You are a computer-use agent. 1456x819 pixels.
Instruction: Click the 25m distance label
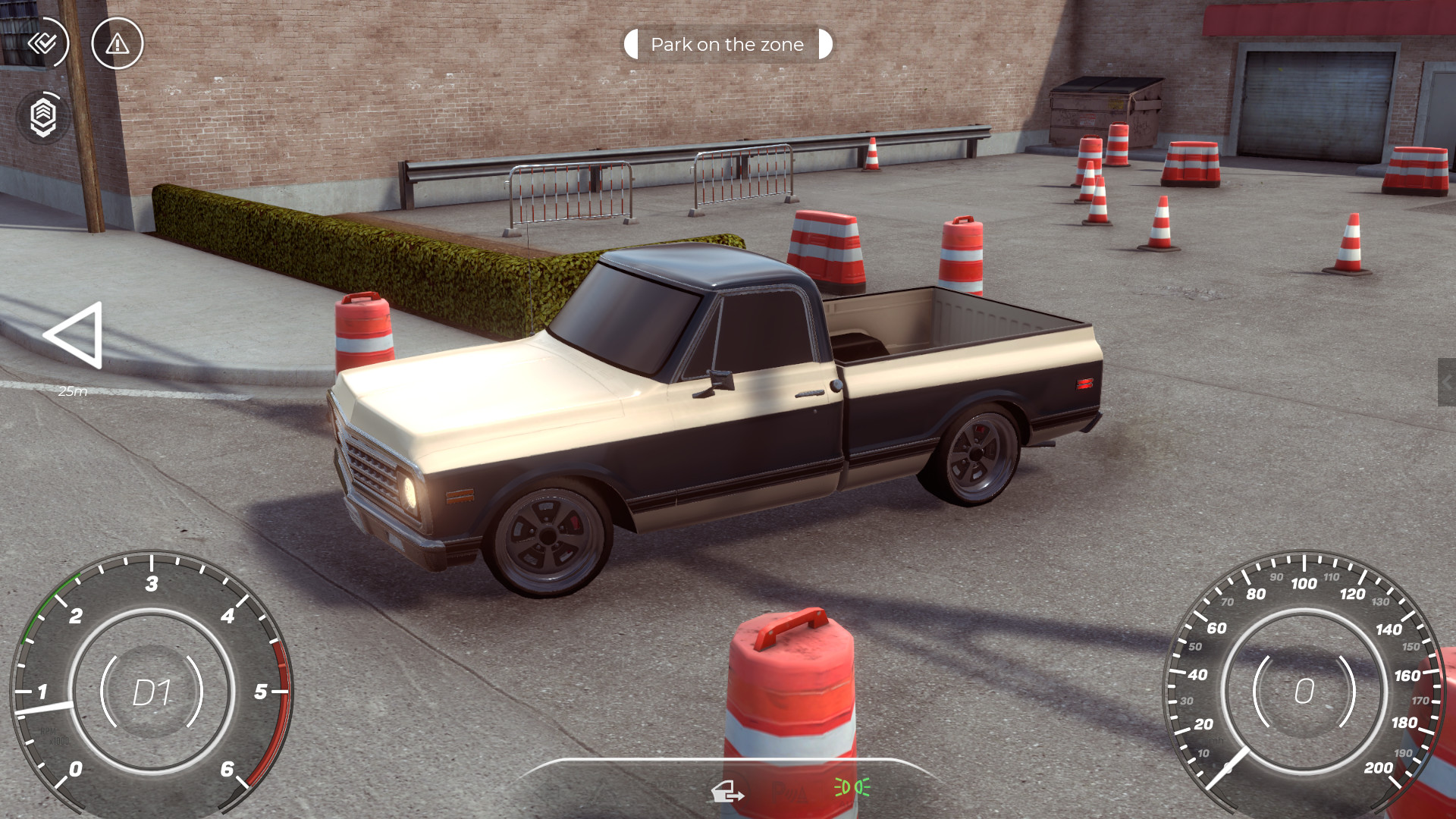click(x=73, y=391)
